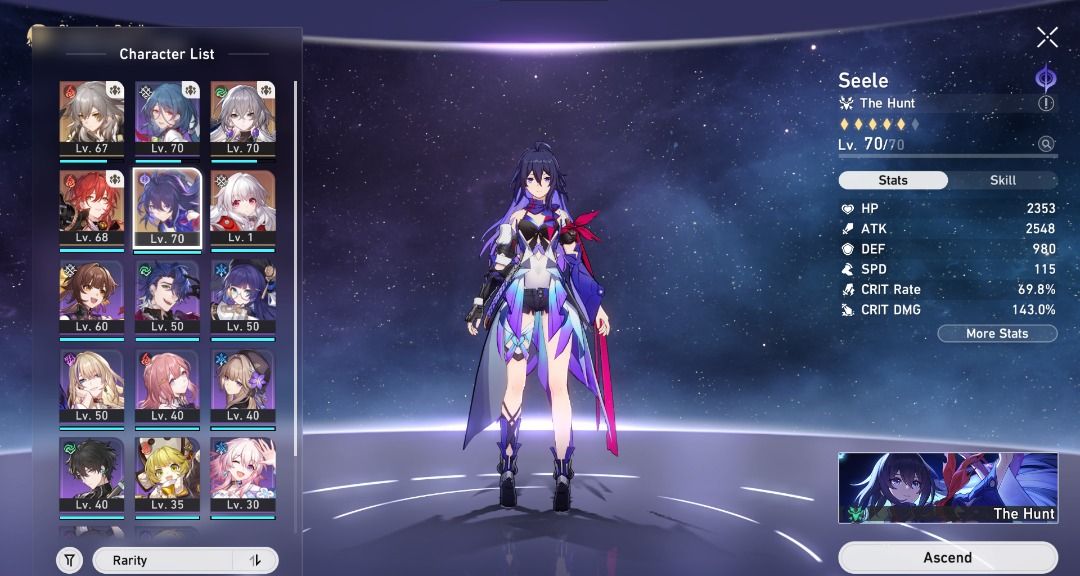Screen dimensions: 1080x576
Task: Open More Stats details
Action: 997,333
